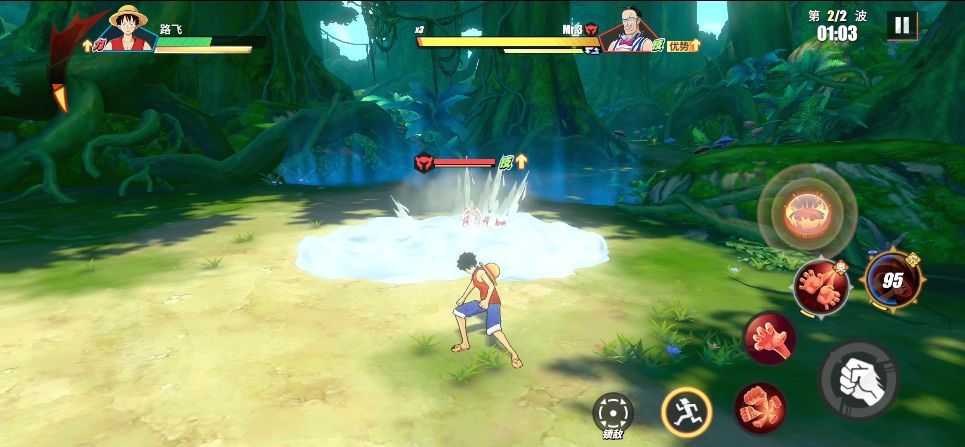This screenshot has height=447, width=965.
Task: Toggle the lock-on target button
Action: pos(613,412)
